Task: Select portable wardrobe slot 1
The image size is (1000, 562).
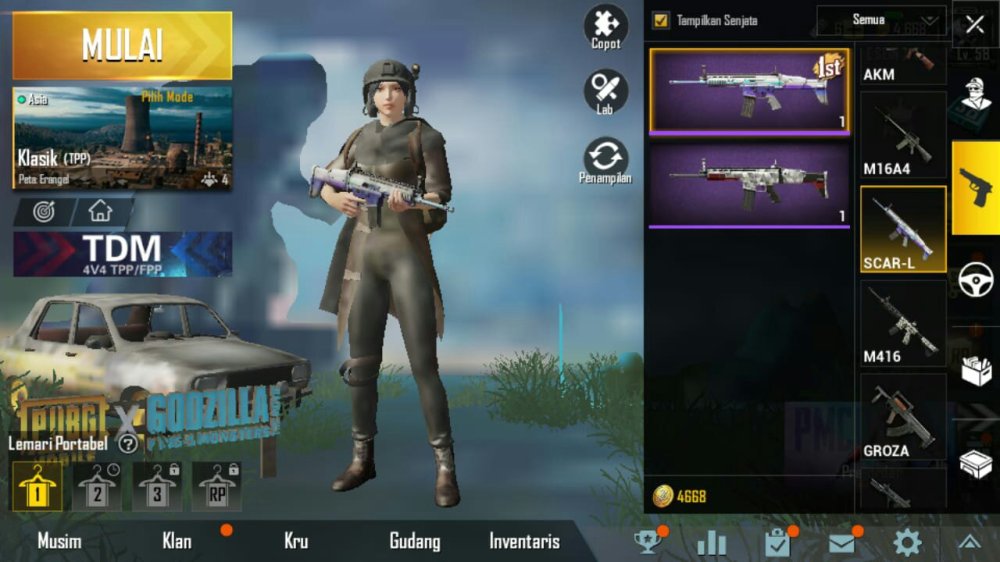Action: 38,487
